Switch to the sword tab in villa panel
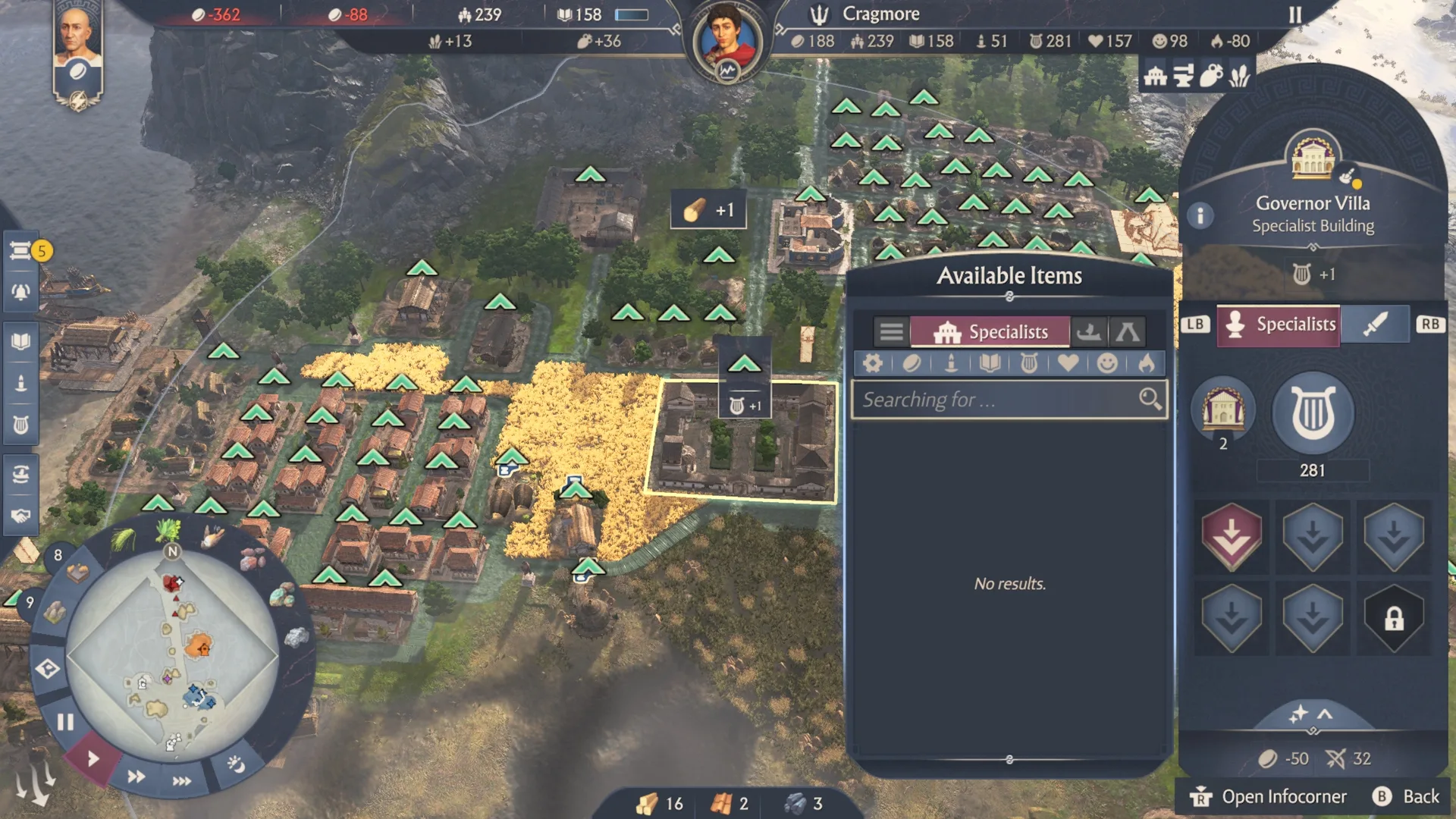 tap(1374, 325)
